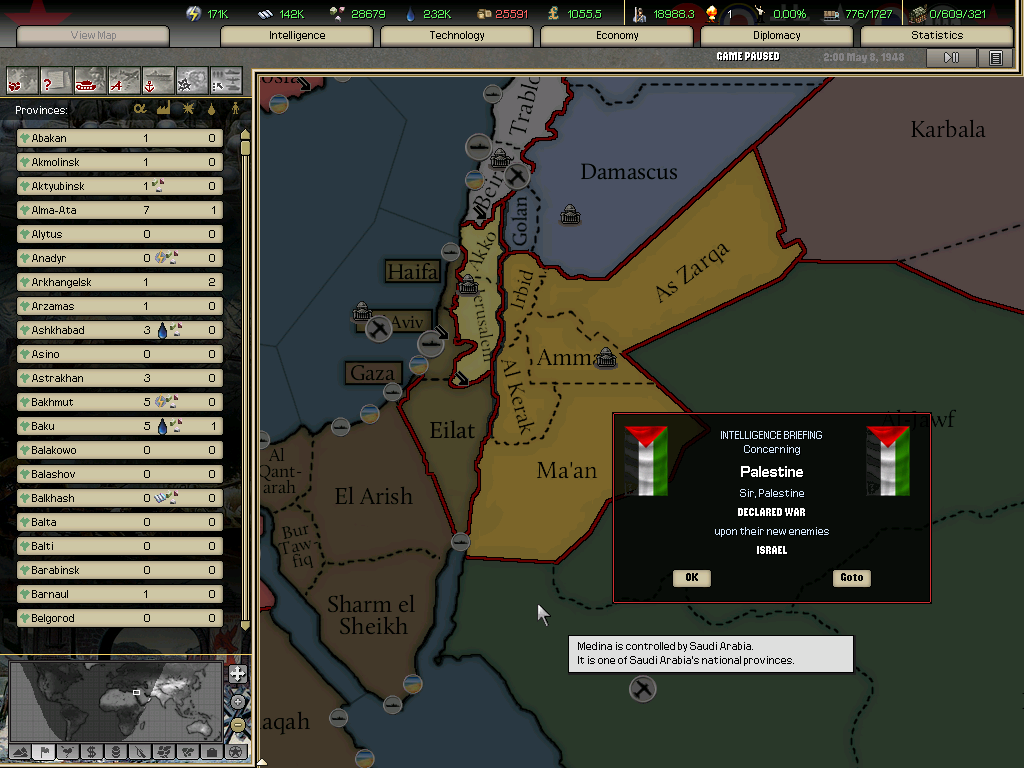Viewport: 1024px width, 768px height.
Task: Open the Intelligence tab
Action: point(297,36)
